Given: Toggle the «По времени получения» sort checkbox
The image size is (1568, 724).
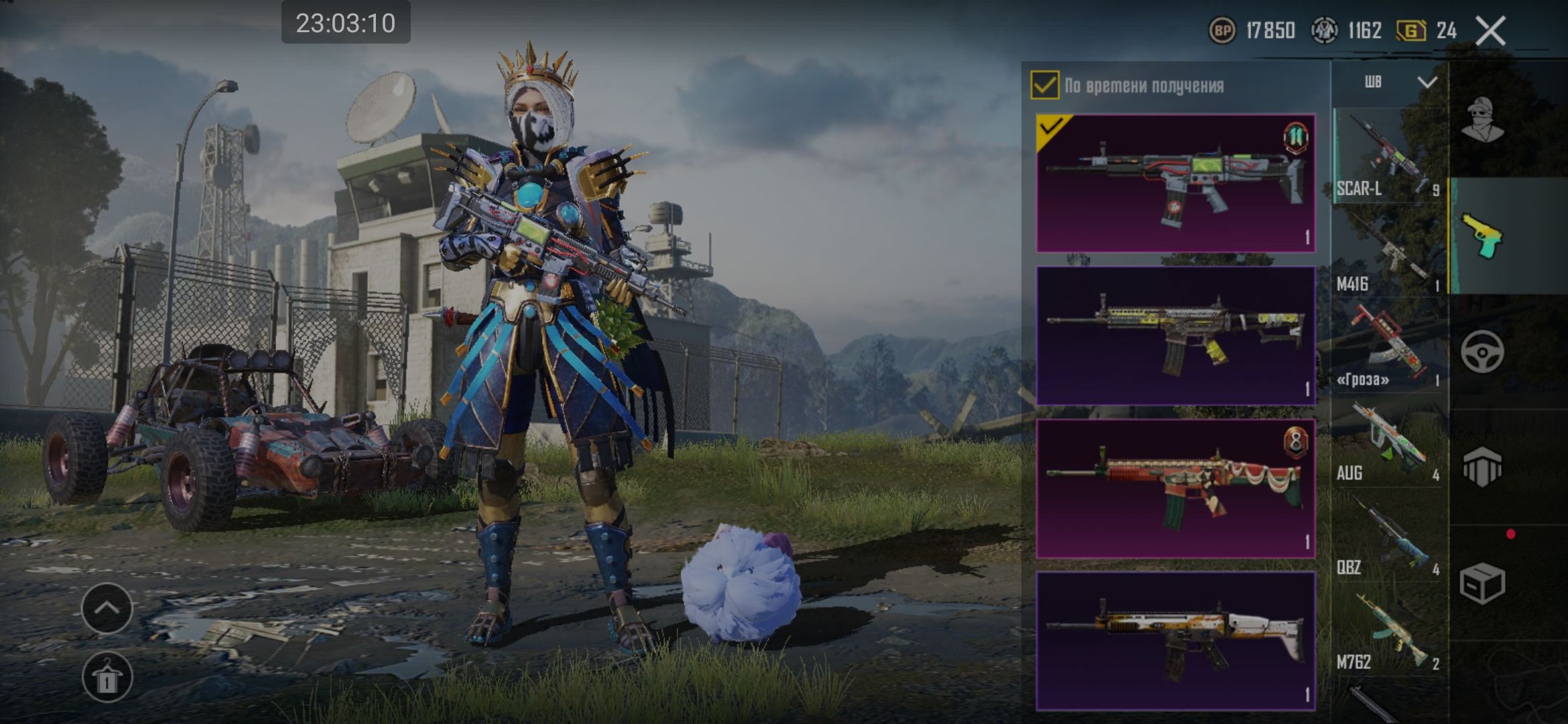Looking at the screenshot, I should 1045,86.
